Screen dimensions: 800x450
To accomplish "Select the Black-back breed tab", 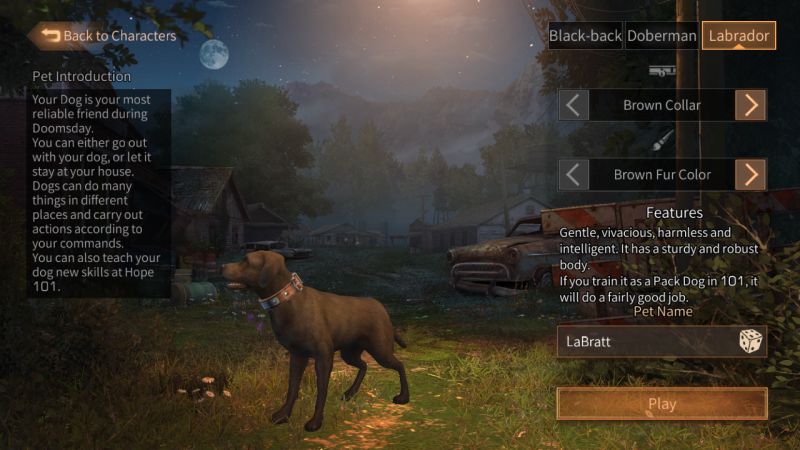I will [x=585, y=36].
